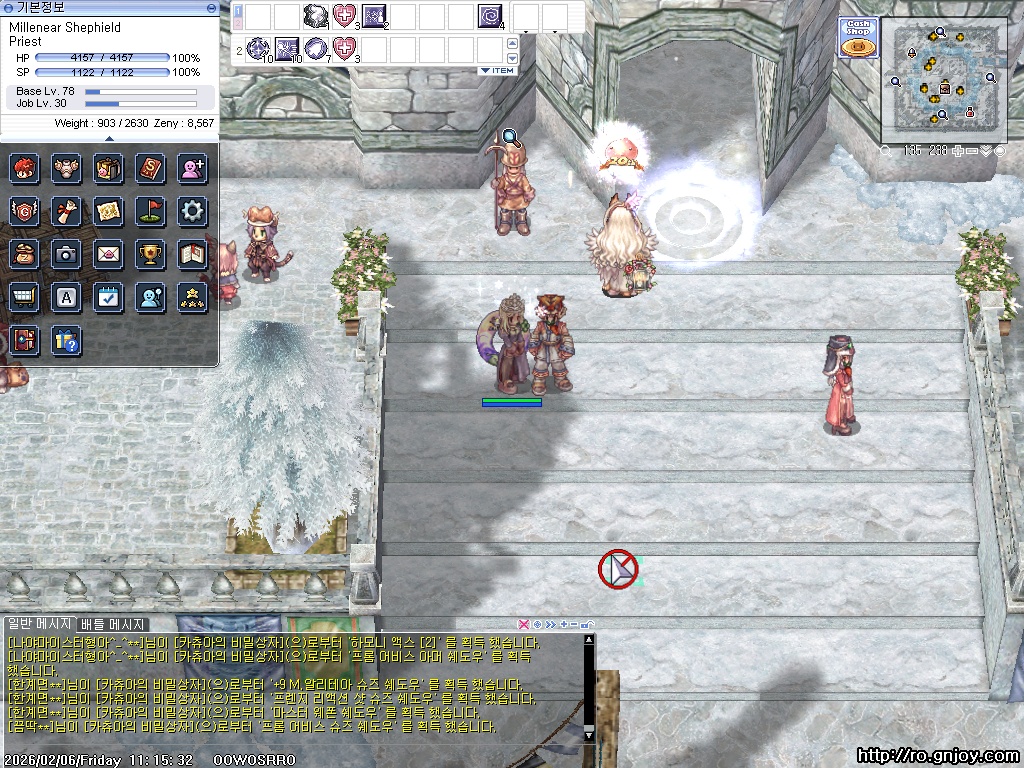Open the shopping cart icon
1024x768 pixels.
(24, 297)
